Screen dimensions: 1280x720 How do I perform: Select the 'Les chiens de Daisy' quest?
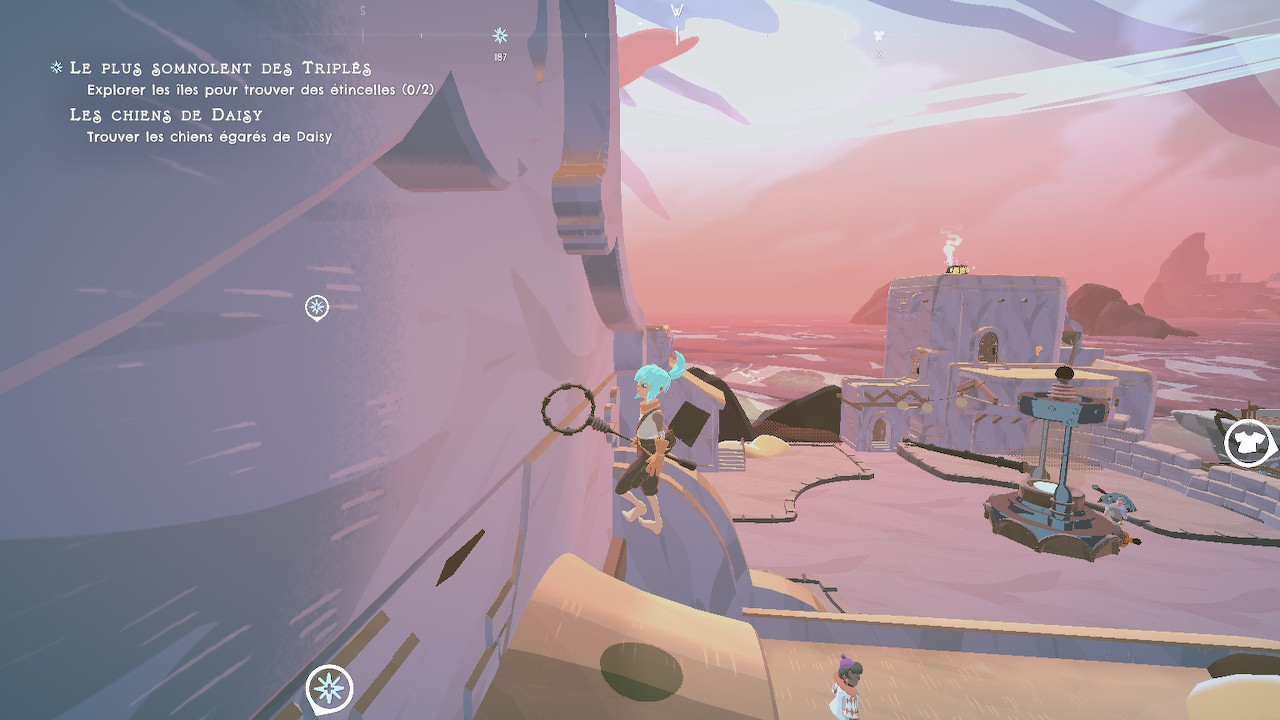click(x=166, y=115)
